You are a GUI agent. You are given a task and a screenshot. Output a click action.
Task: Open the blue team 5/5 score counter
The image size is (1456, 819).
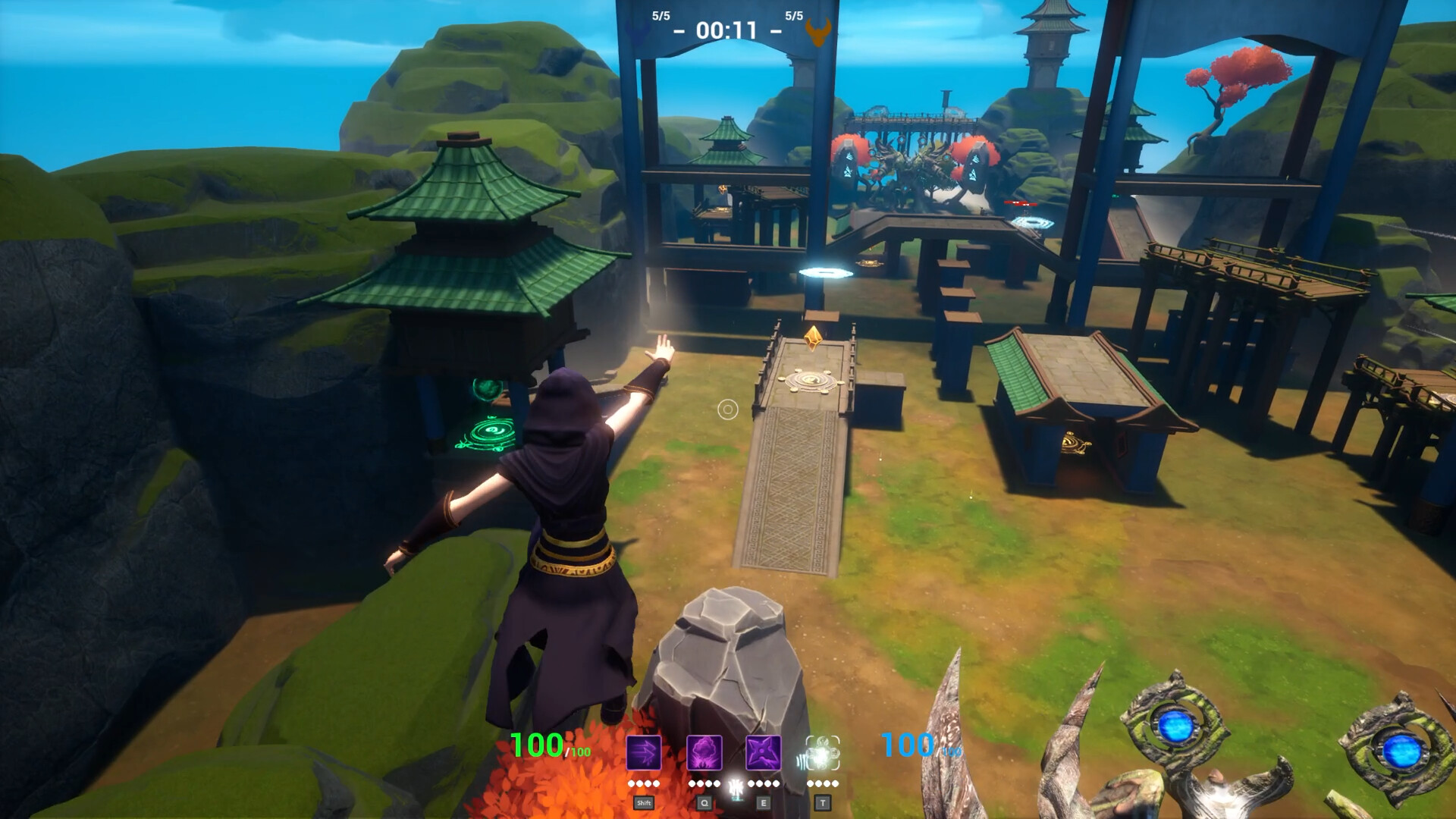click(662, 14)
